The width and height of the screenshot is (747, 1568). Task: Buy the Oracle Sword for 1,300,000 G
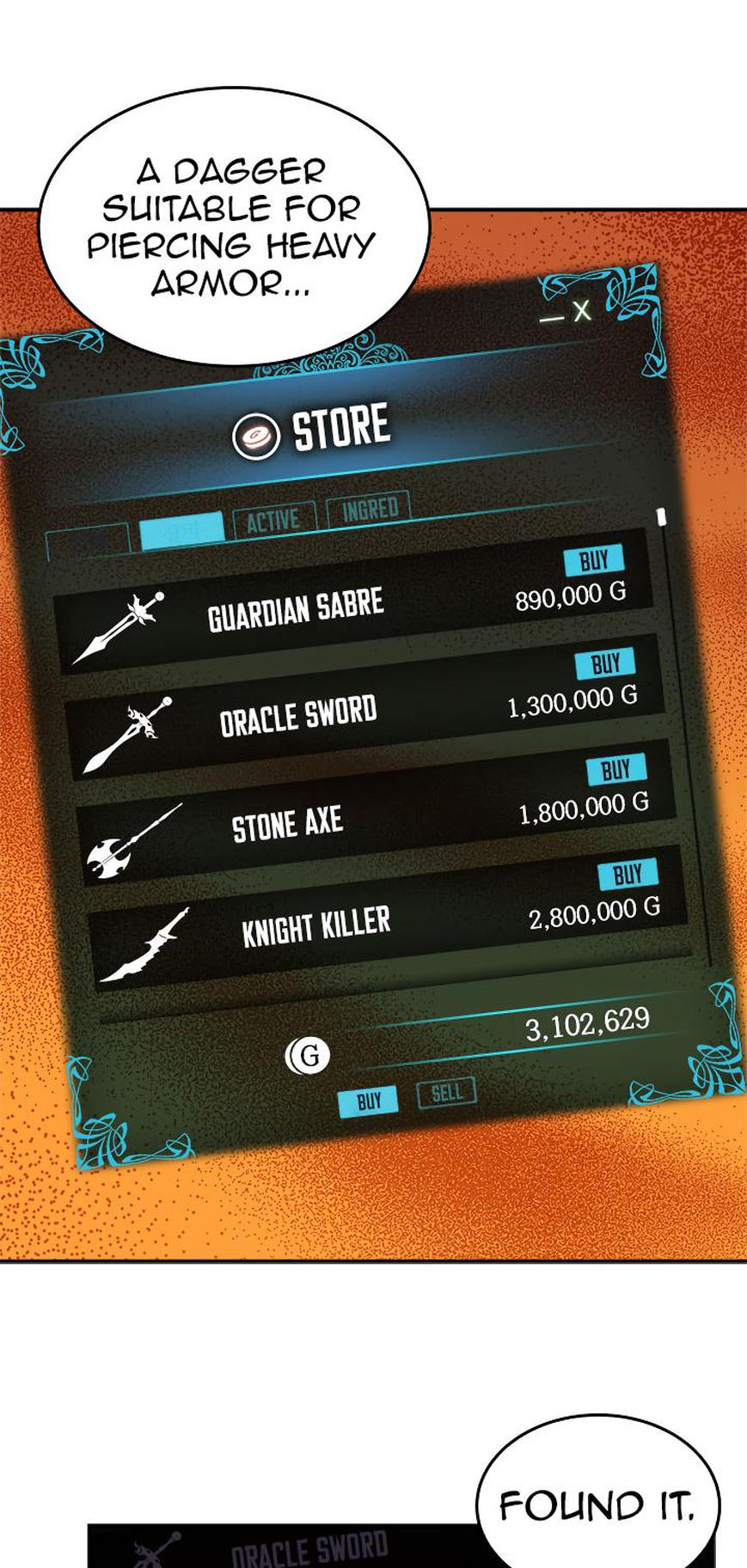tap(604, 663)
